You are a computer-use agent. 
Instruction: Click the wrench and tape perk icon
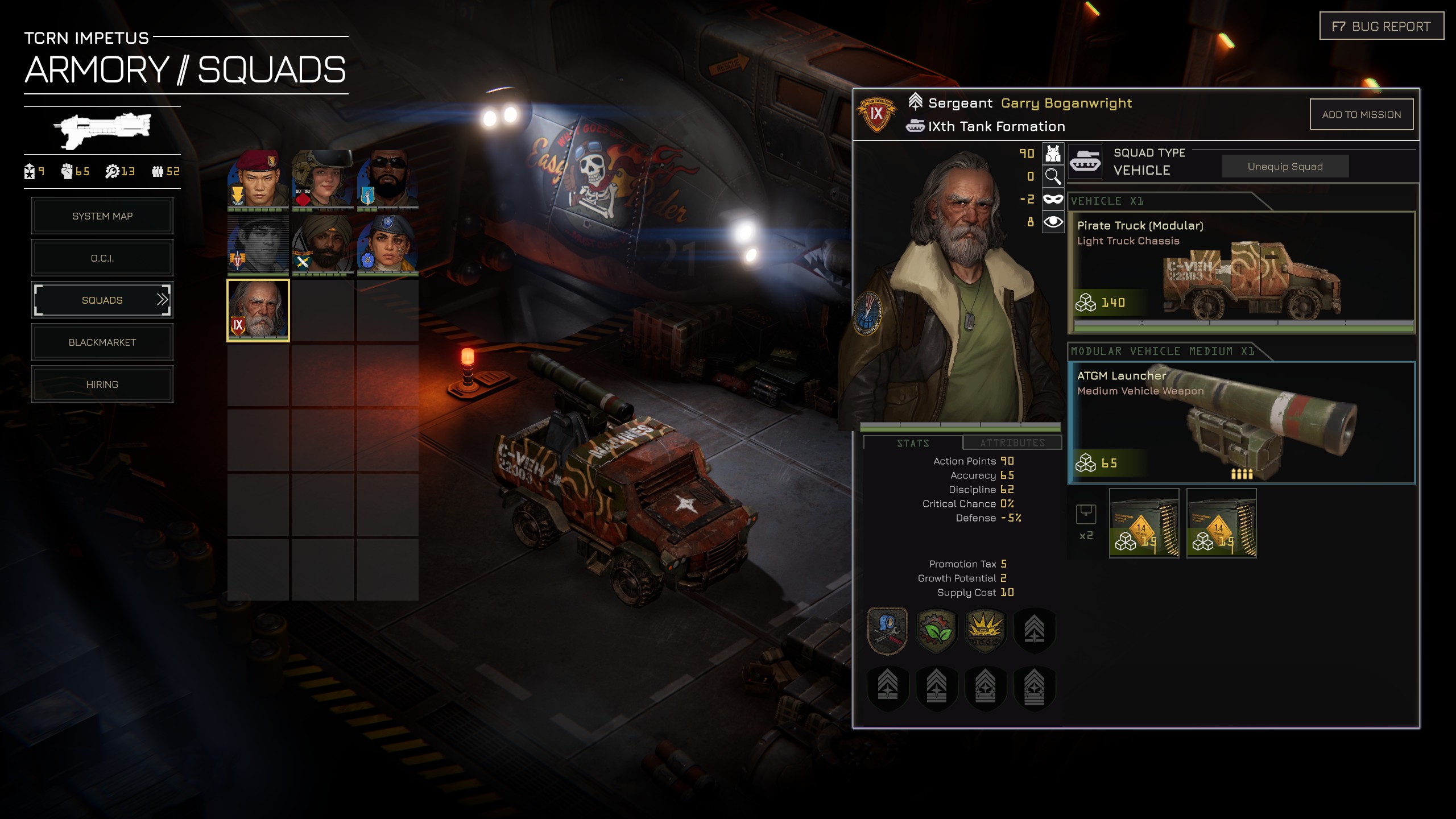coord(887,631)
